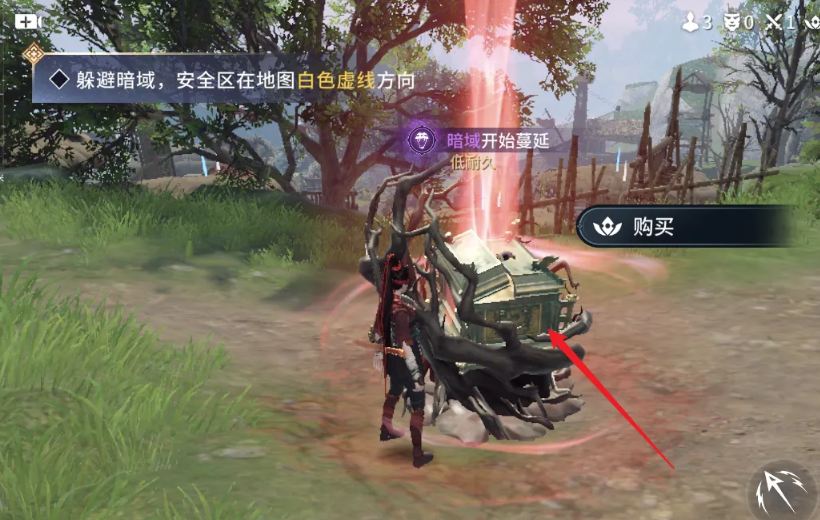Screen dimensions: 820x520
Task: Activate the arrow attack skill button
Action: pos(783,492)
